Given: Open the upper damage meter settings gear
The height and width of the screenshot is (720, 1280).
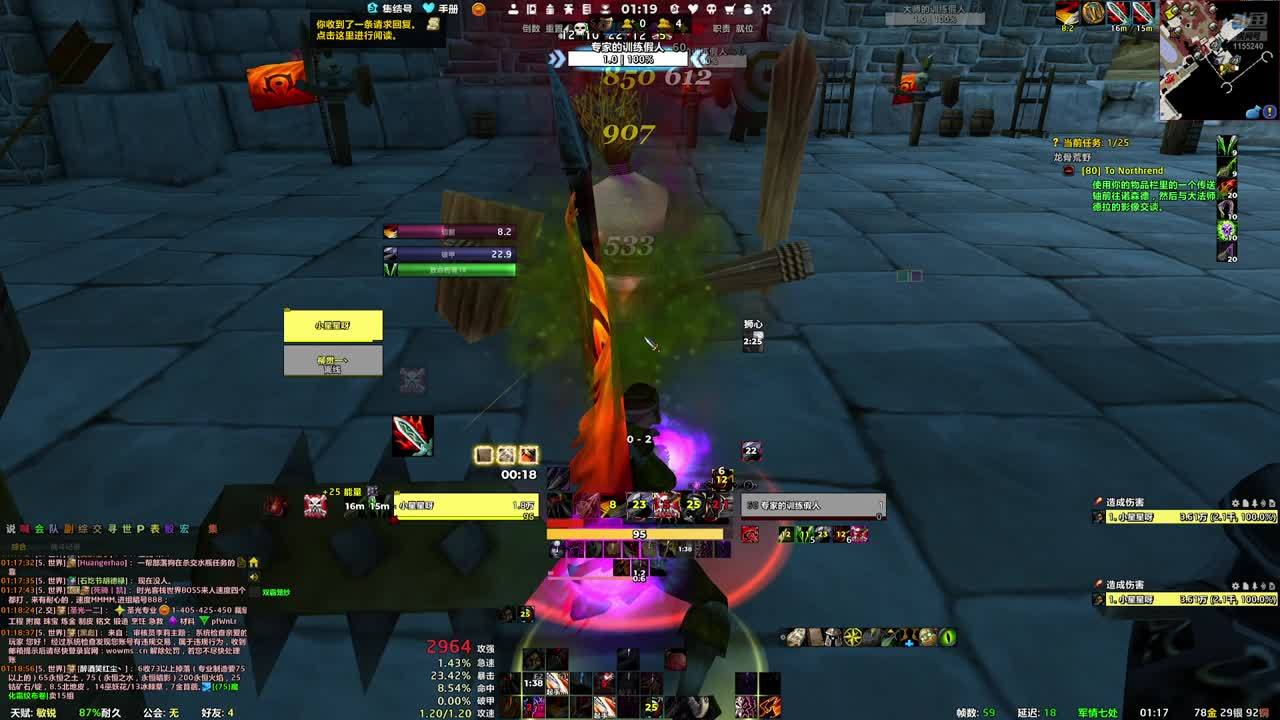Looking at the screenshot, I should pos(1236,503).
